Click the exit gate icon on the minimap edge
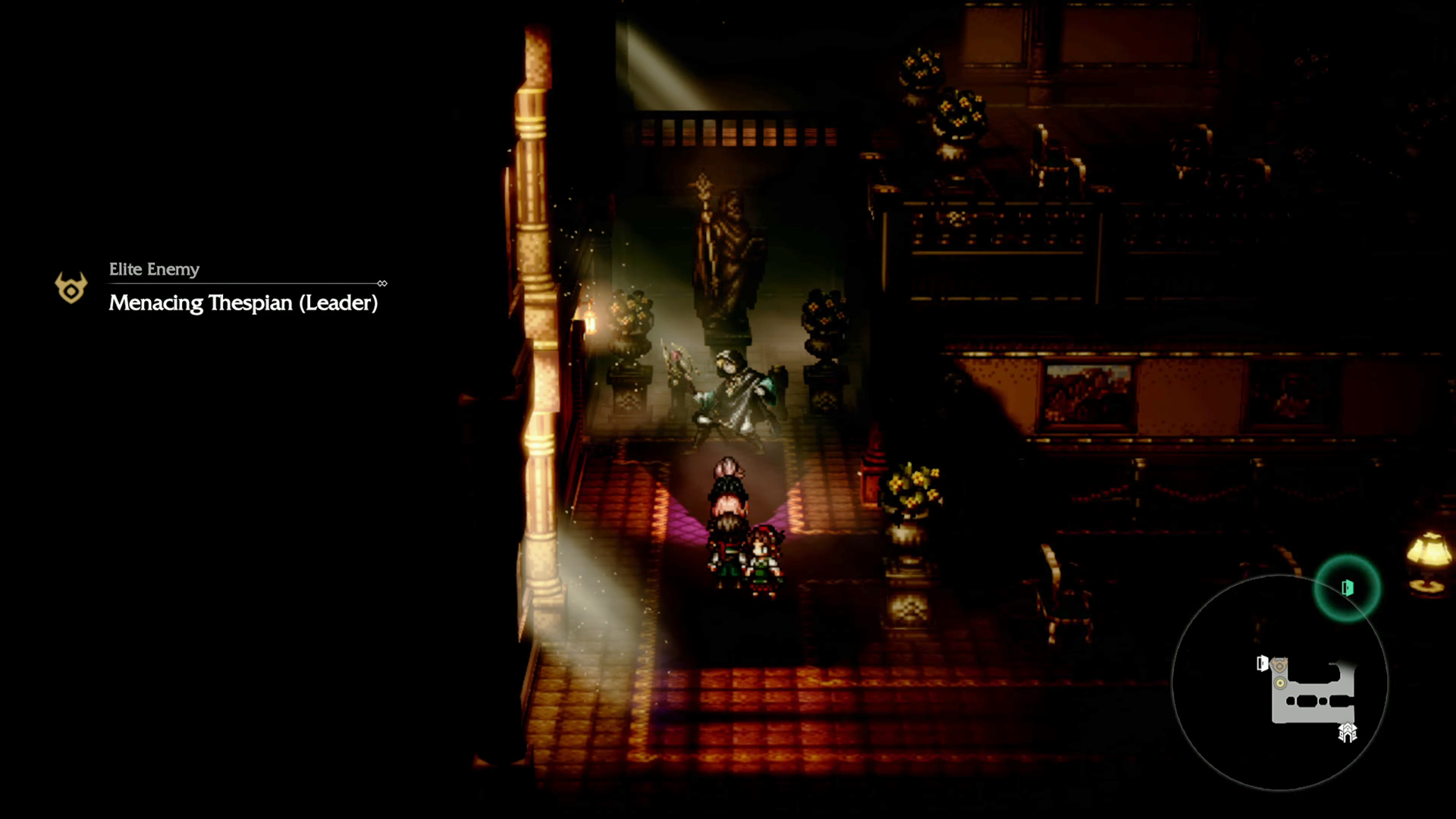This screenshot has height=819, width=1456. [1347, 733]
